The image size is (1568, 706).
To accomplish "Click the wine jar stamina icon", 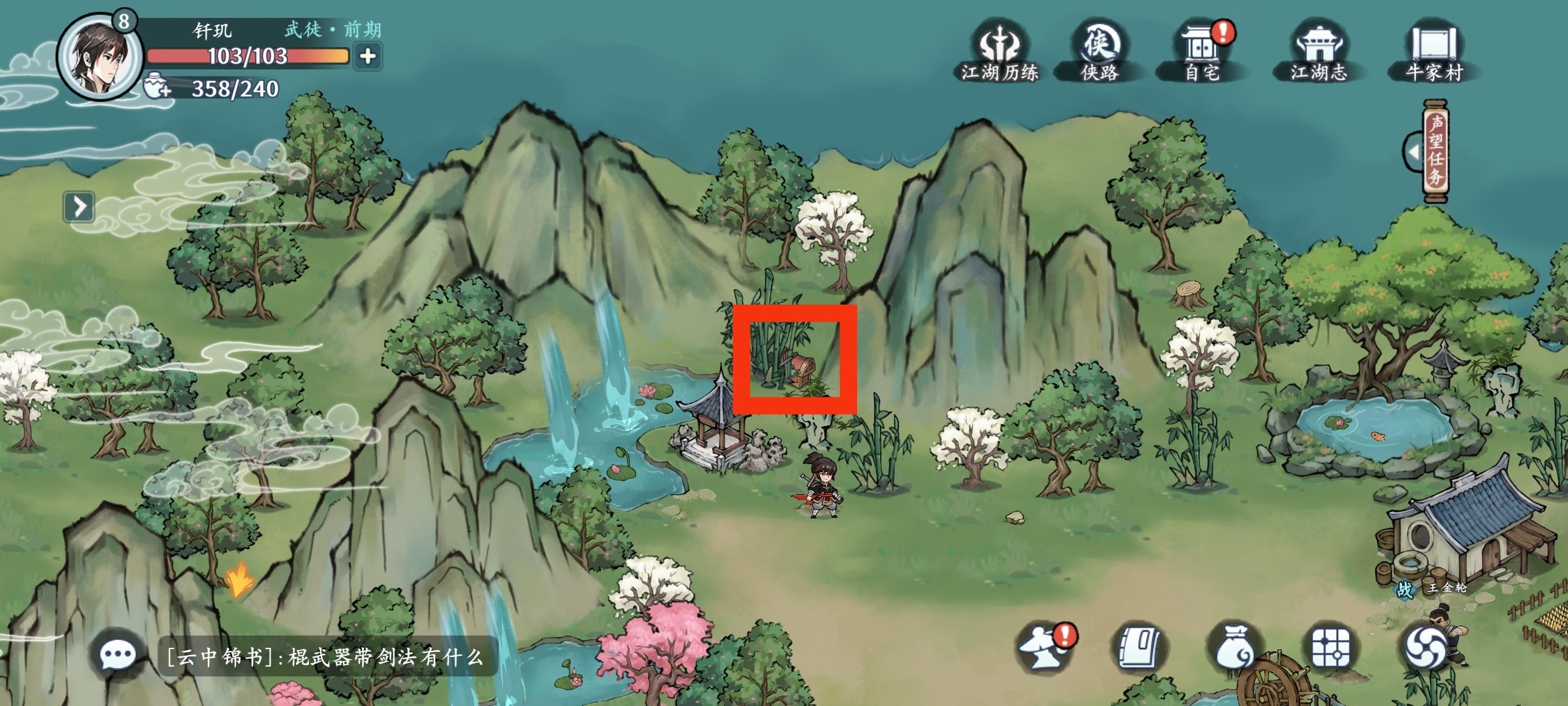I will (x=157, y=88).
